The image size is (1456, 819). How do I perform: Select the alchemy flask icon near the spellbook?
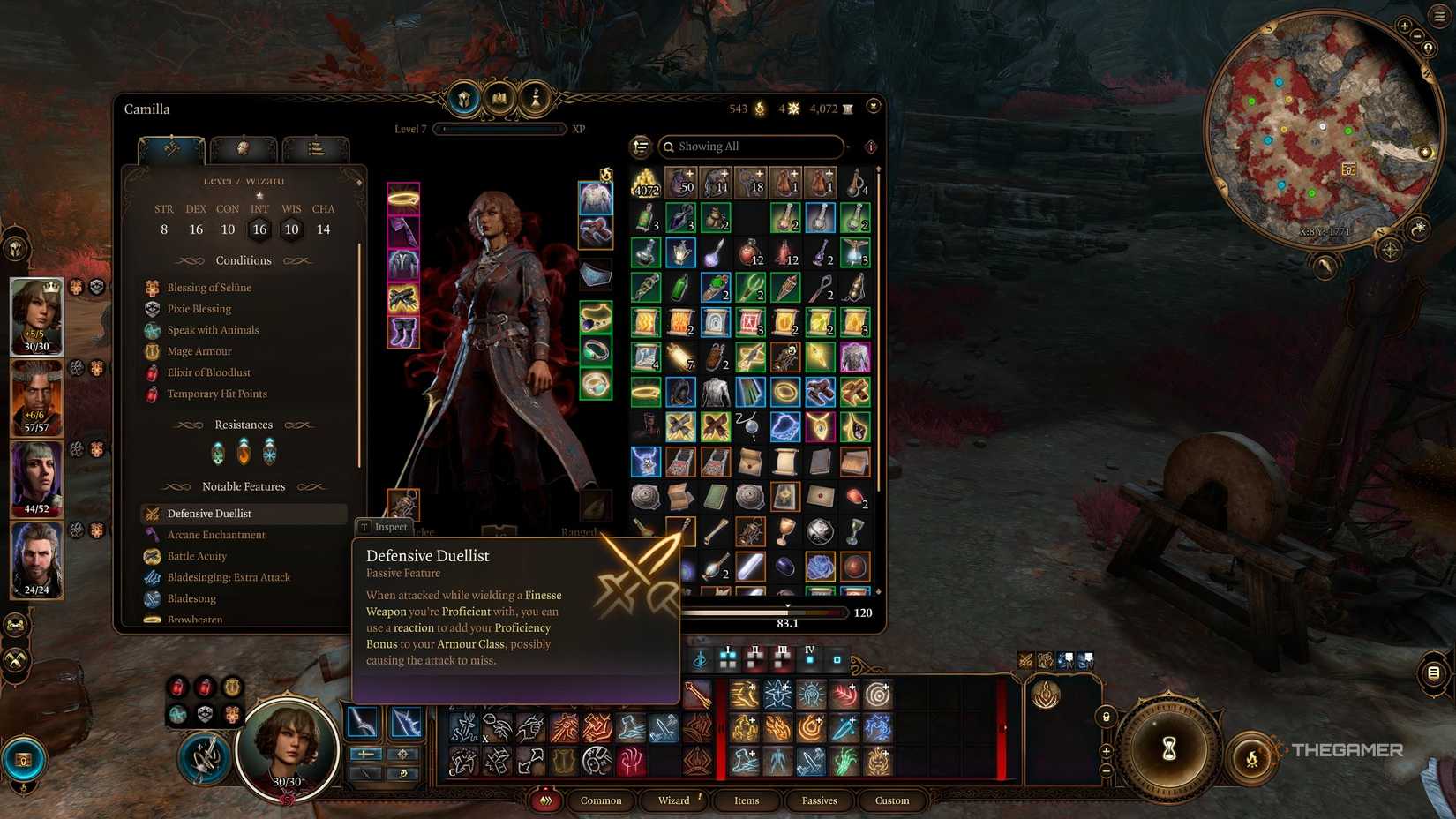(x=532, y=99)
